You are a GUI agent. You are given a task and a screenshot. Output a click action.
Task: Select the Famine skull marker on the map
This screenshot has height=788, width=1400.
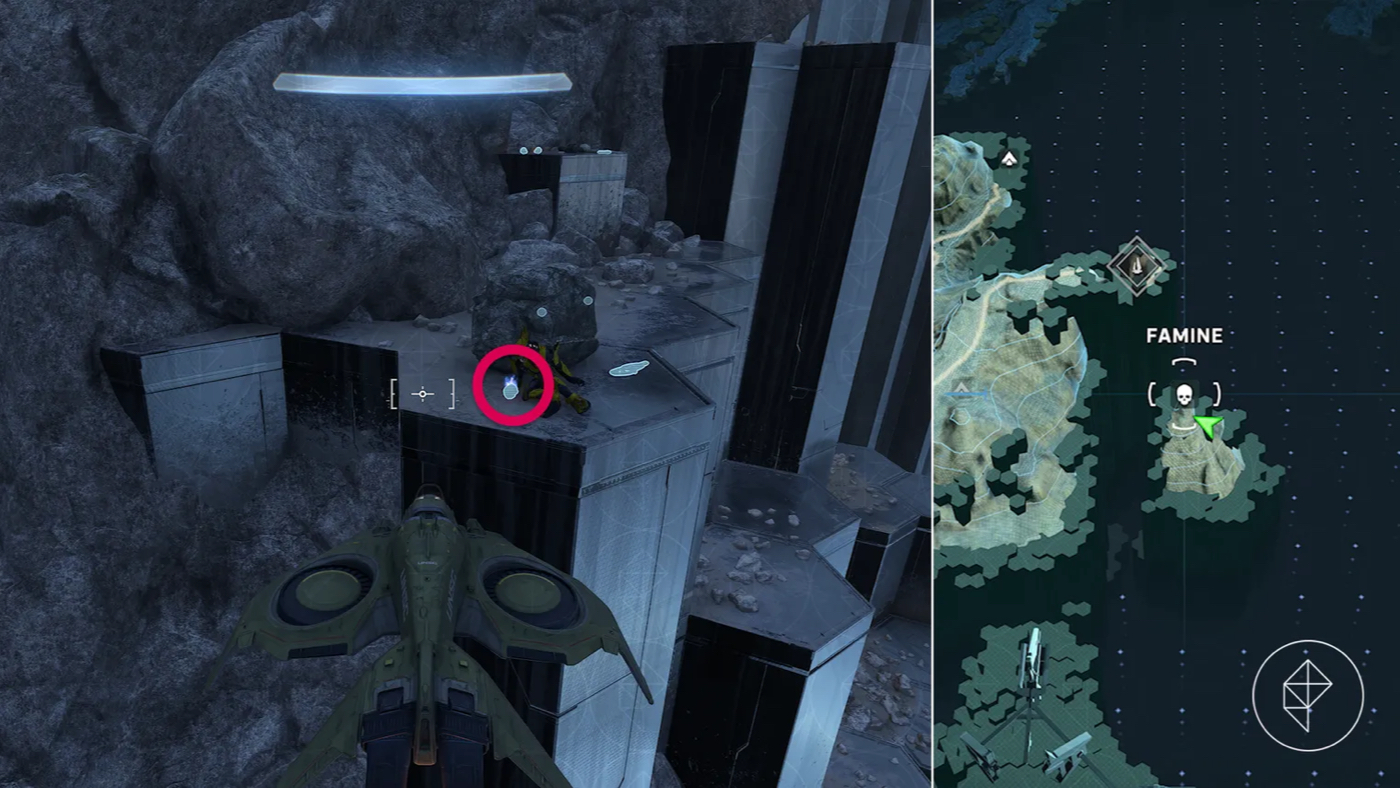point(1185,393)
